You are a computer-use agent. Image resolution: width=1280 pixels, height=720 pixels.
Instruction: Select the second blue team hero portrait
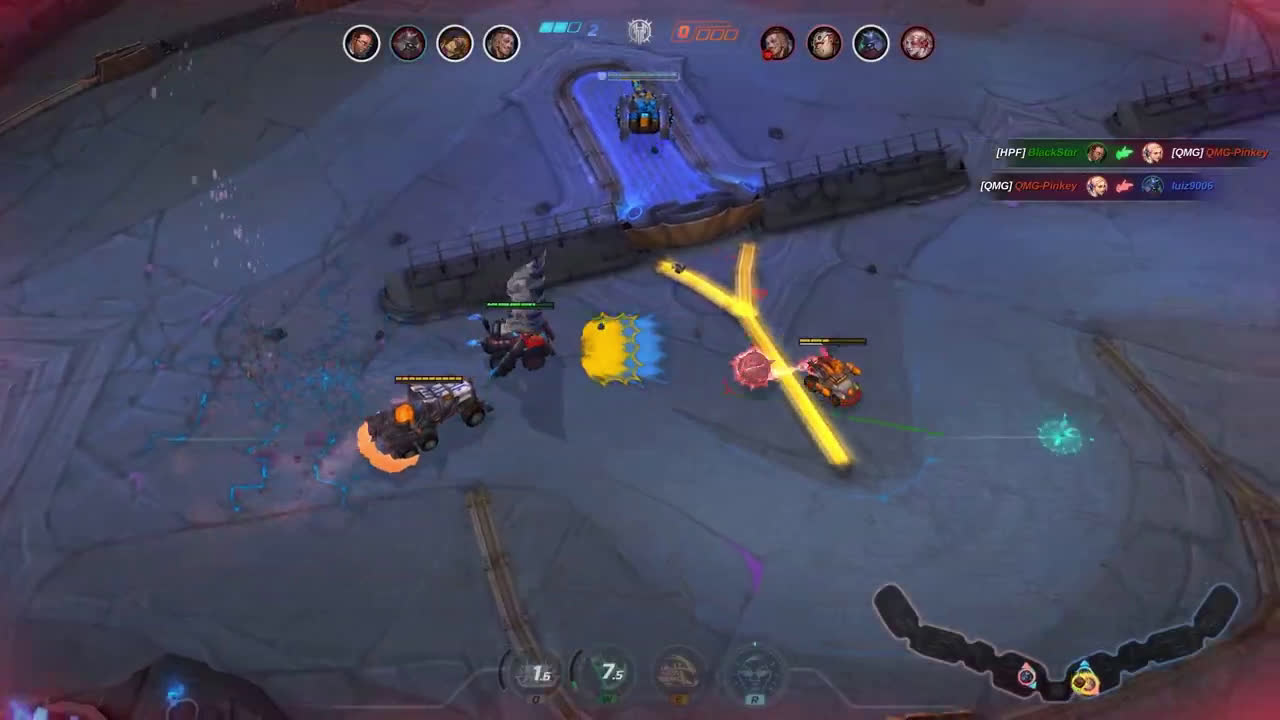pos(407,44)
